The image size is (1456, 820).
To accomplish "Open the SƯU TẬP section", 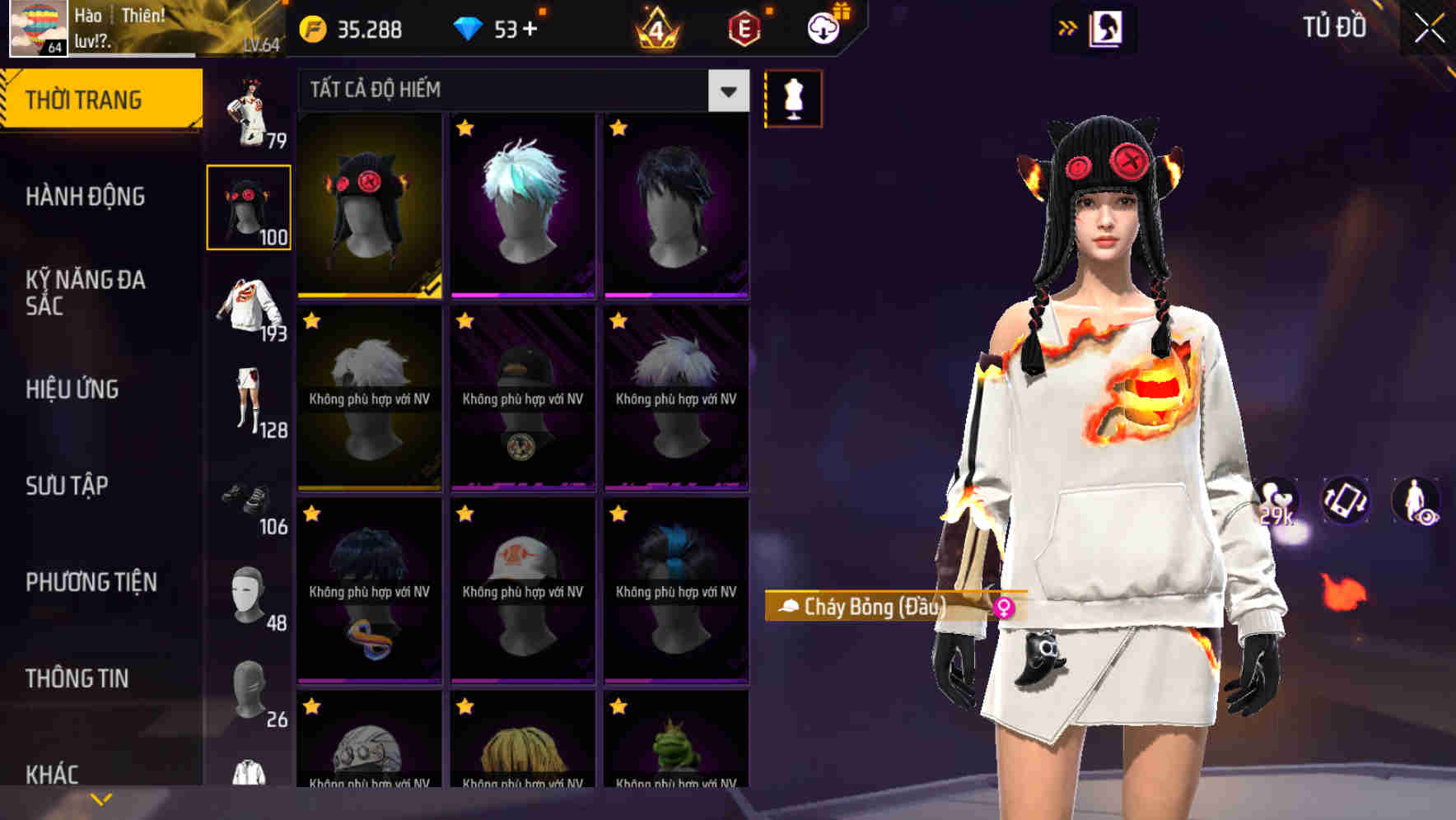I will (x=85, y=486).
